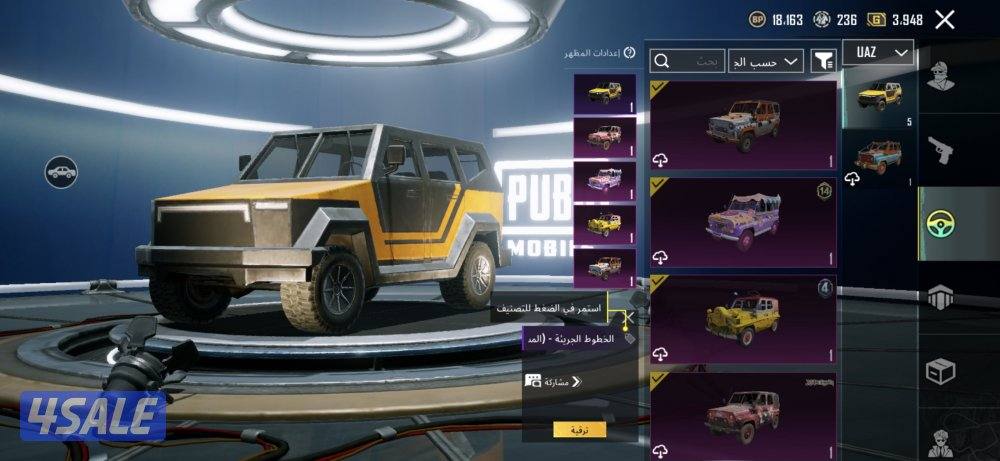
Task: Open appearance settings help icon
Action: pyautogui.click(x=629, y=52)
